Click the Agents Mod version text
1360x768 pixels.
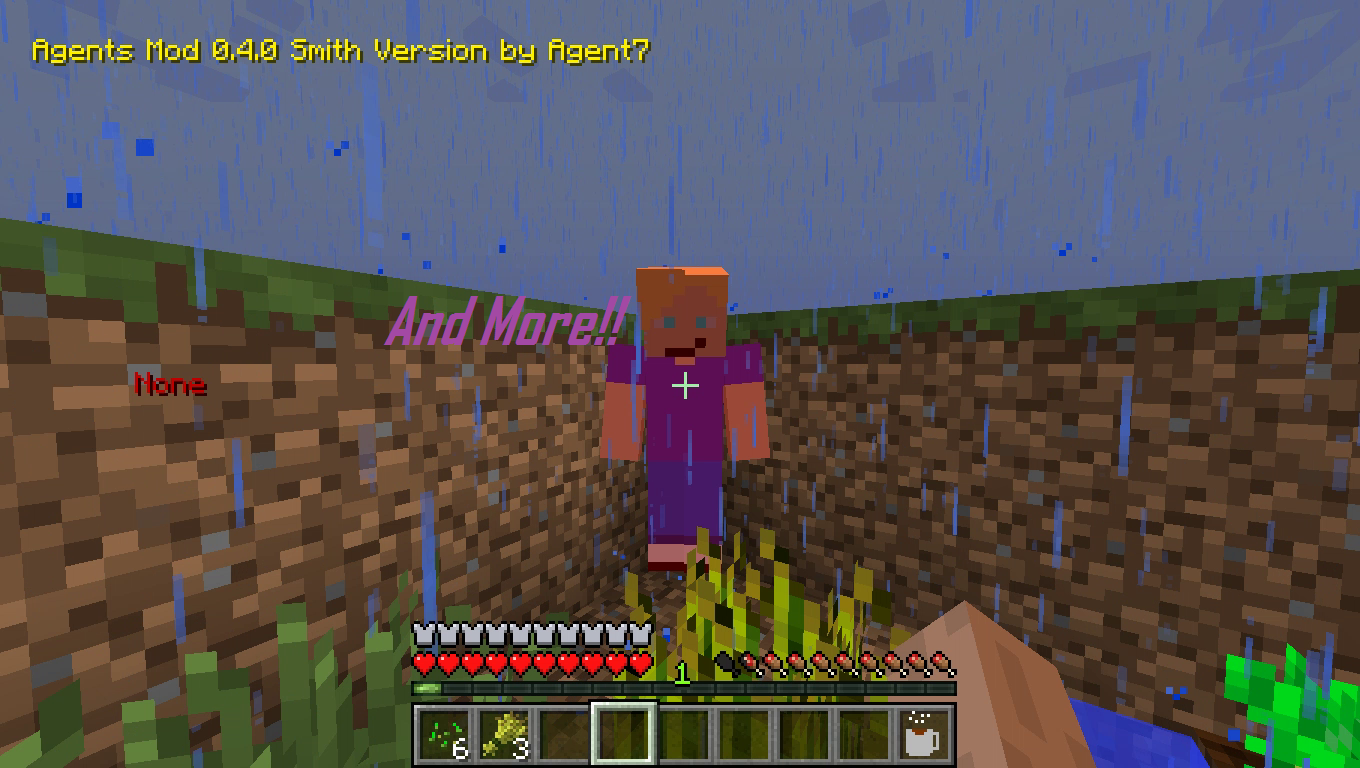[340, 48]
